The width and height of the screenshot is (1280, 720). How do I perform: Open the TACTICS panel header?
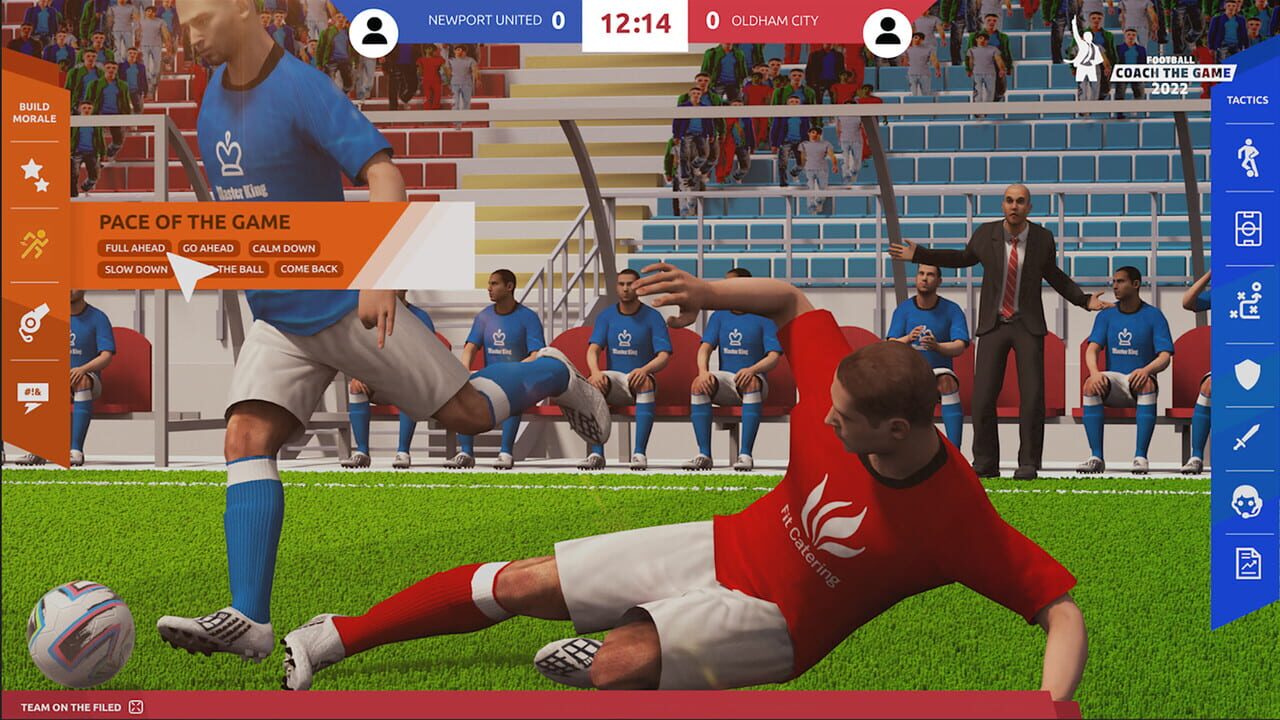click(x=1246, y=100)
